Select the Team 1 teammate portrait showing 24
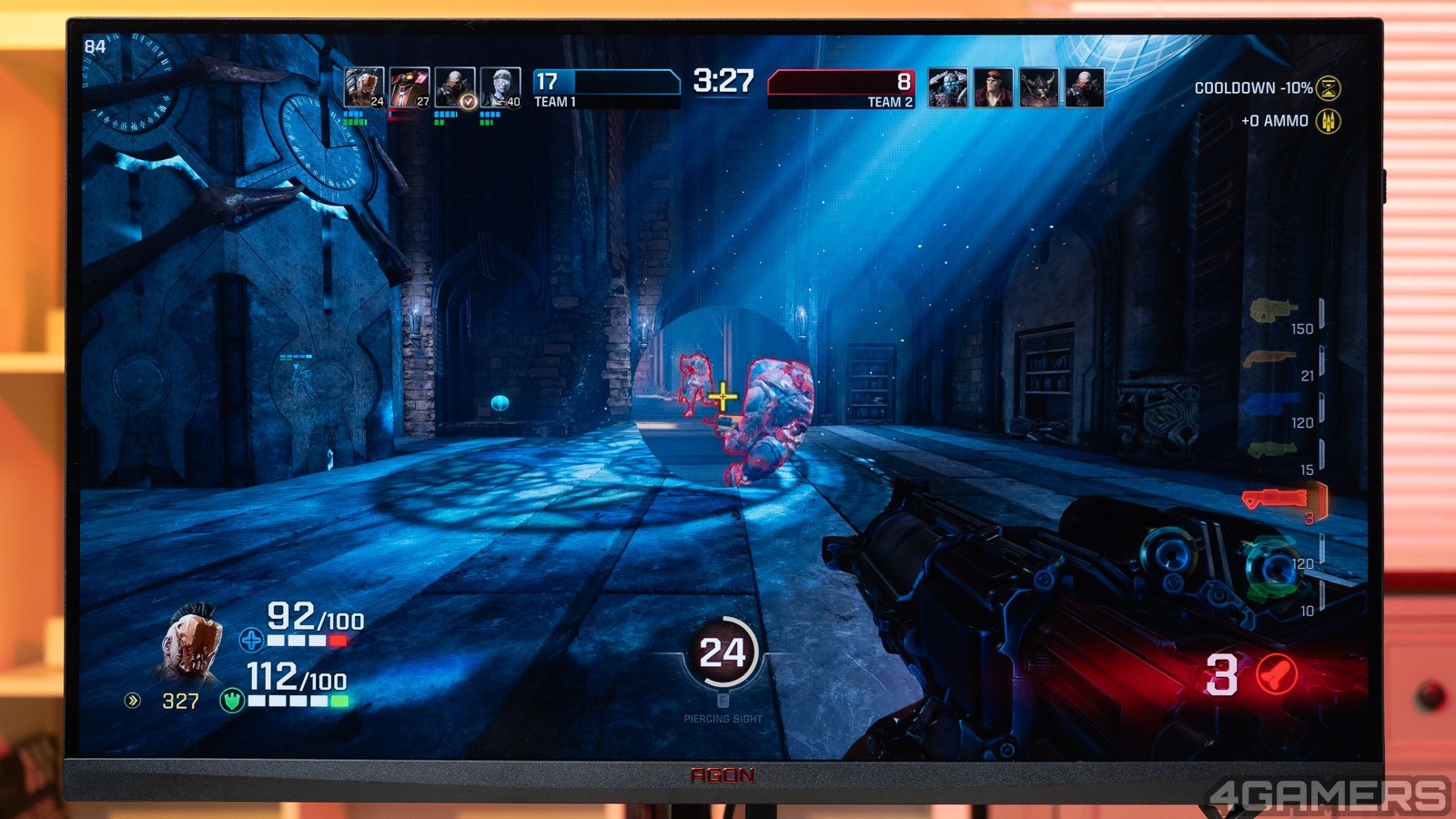The image size is (1456, 819). pos(363,87)
